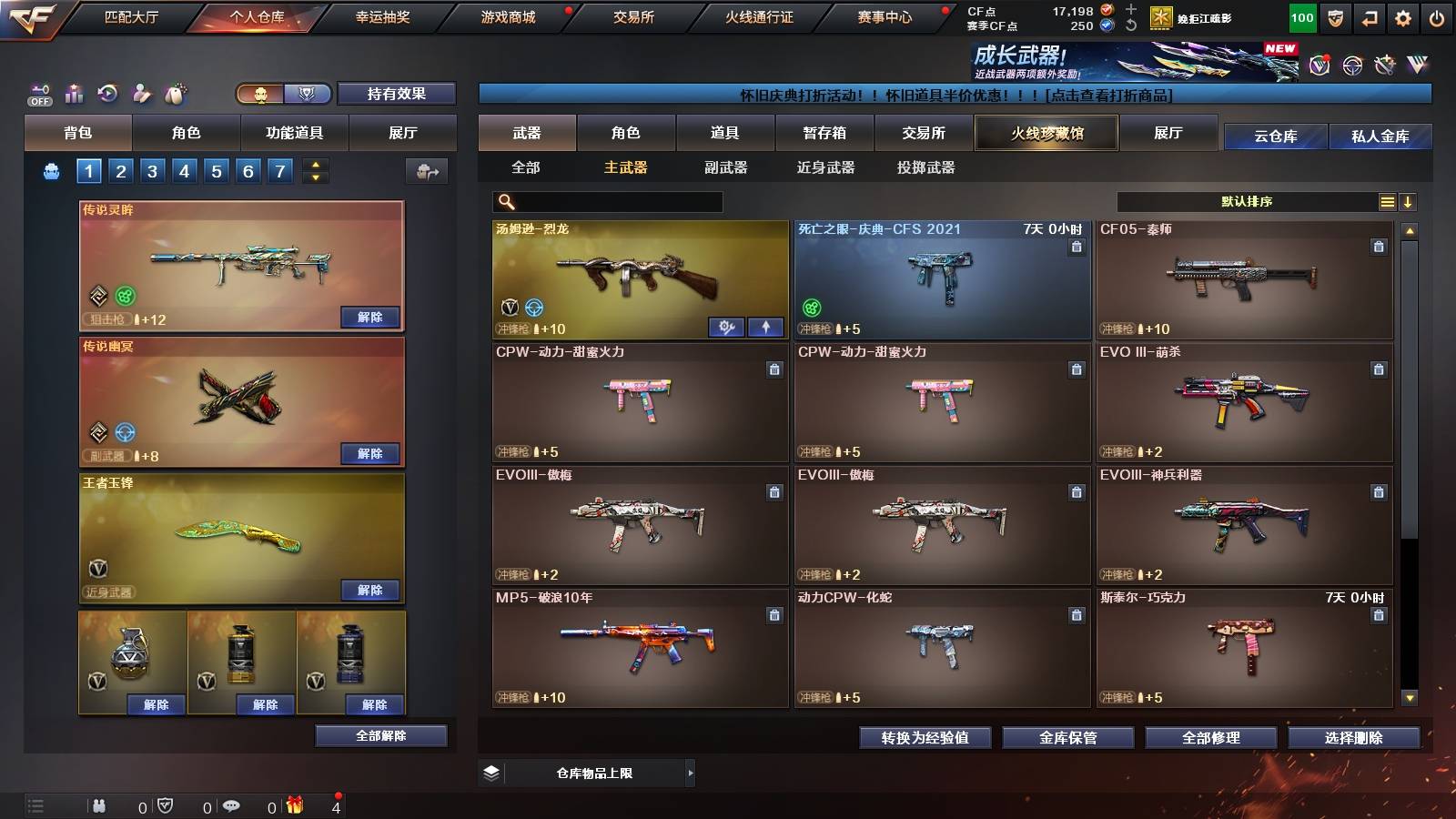Open the gift icon showing 4 notifications

coord(296,805)
